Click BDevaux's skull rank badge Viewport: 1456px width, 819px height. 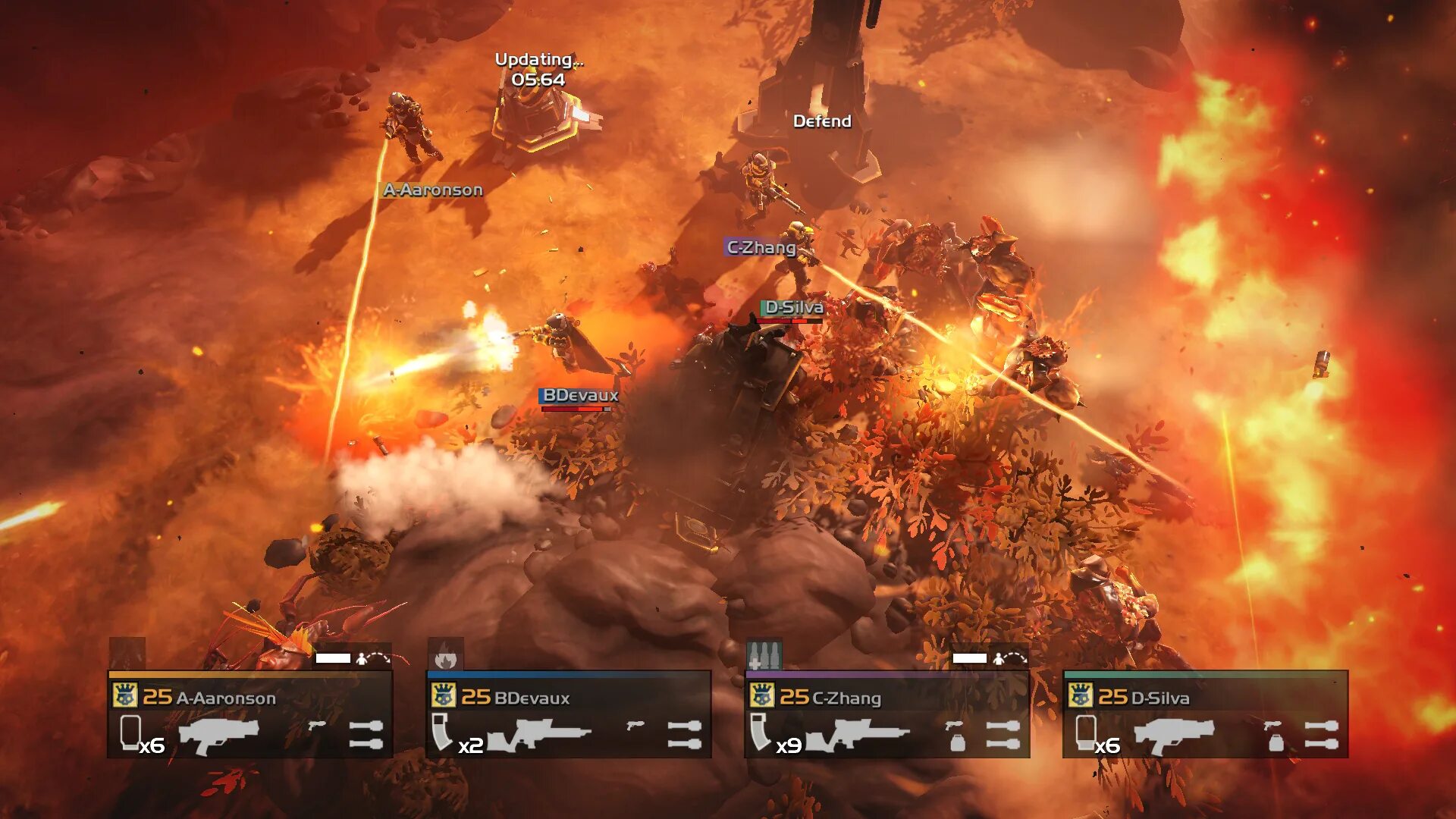tap(443, 695)
